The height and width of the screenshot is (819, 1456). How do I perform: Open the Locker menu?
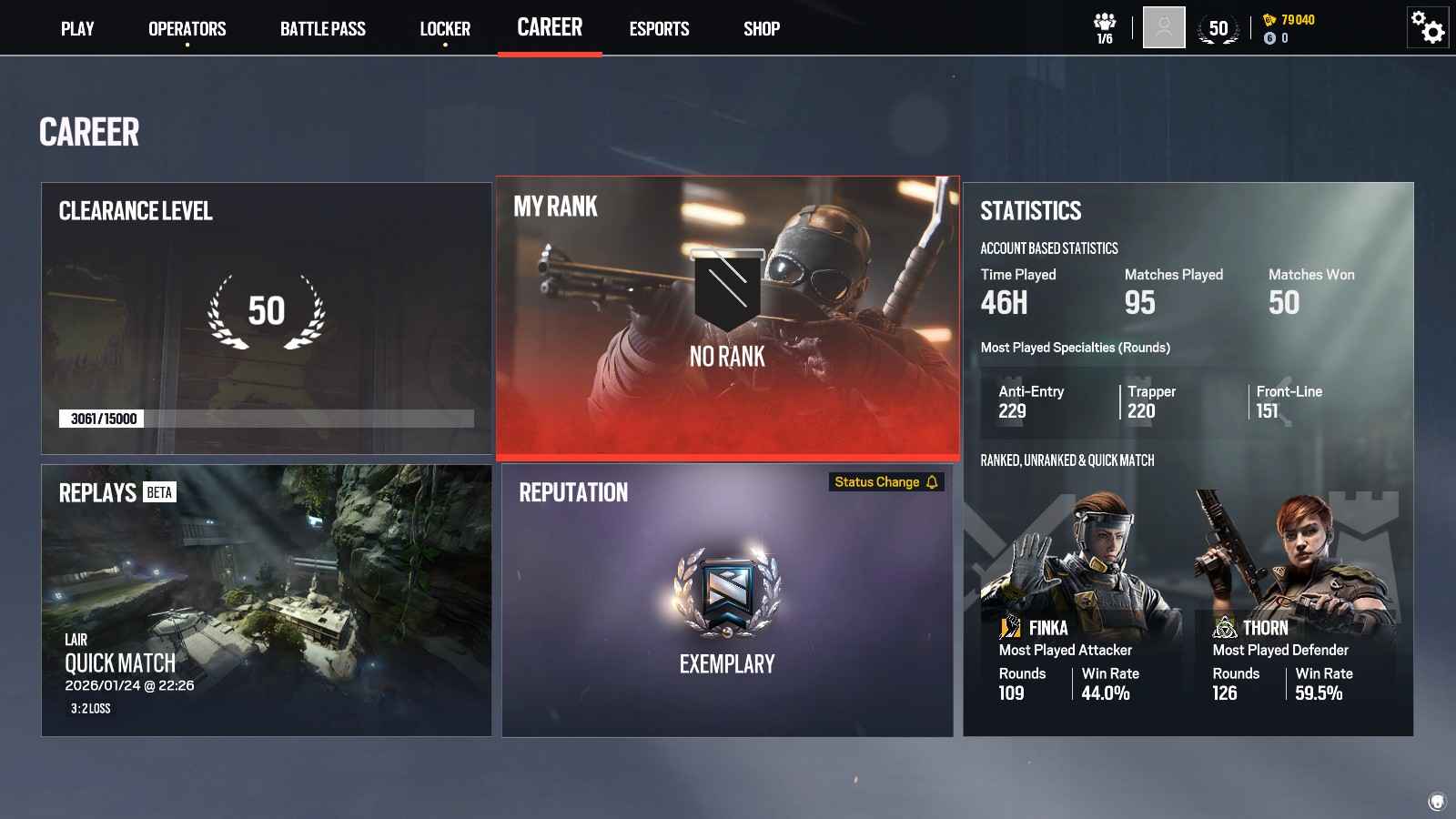tap(445, 28)
